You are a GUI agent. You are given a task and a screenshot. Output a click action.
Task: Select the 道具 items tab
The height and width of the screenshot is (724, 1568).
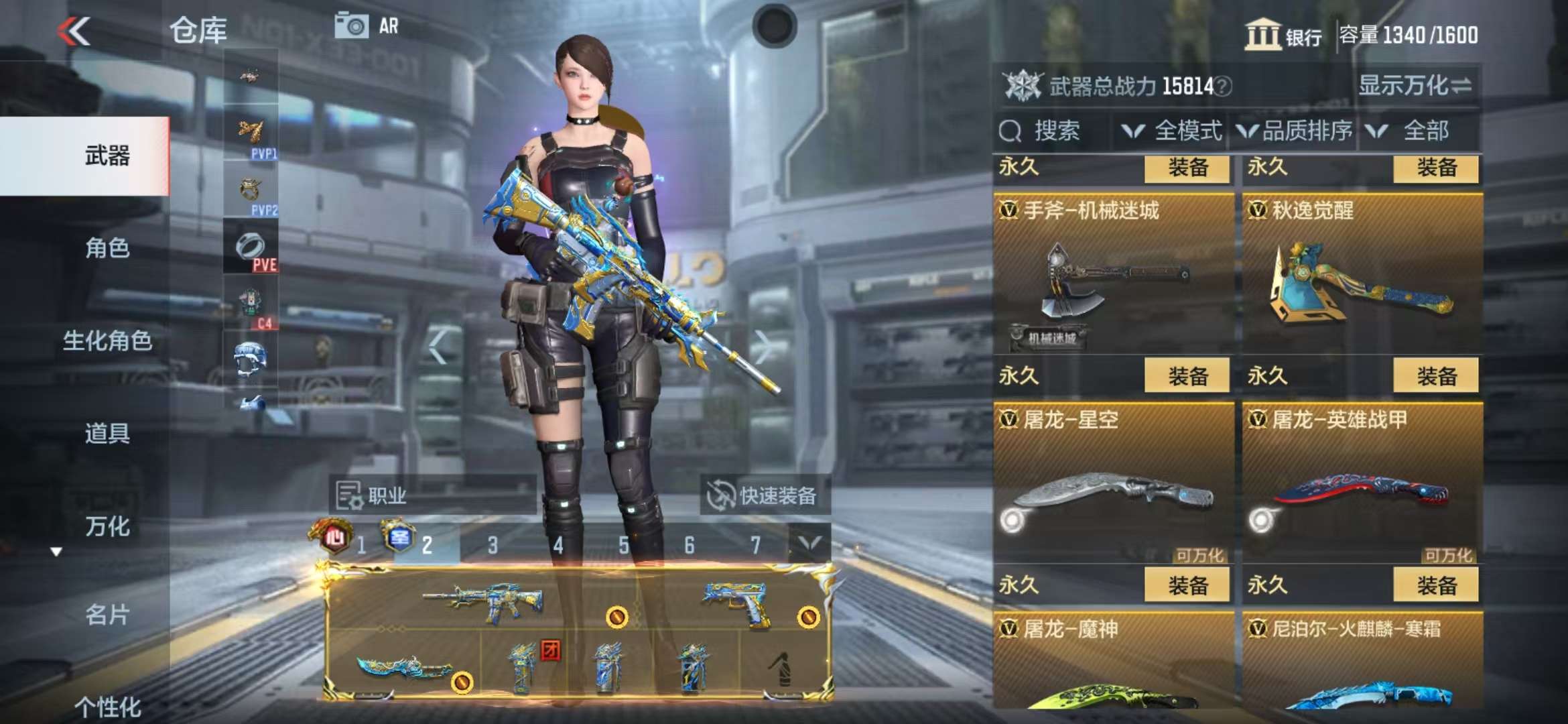pyautogui.click(x=107, y=433)
